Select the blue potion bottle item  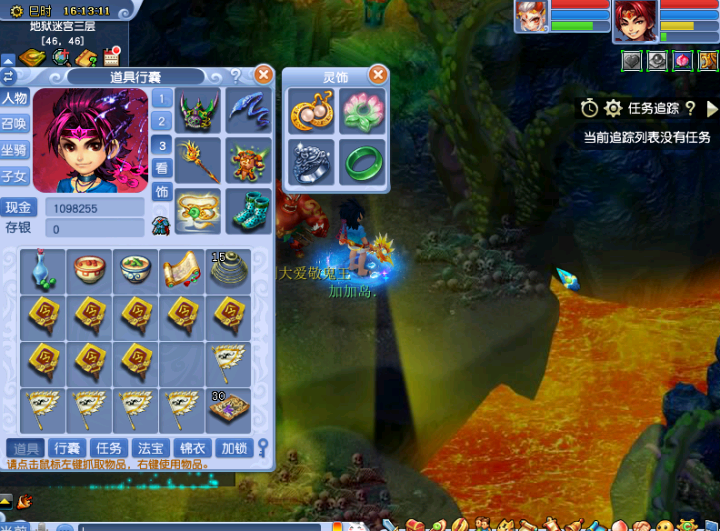[42, 270]
